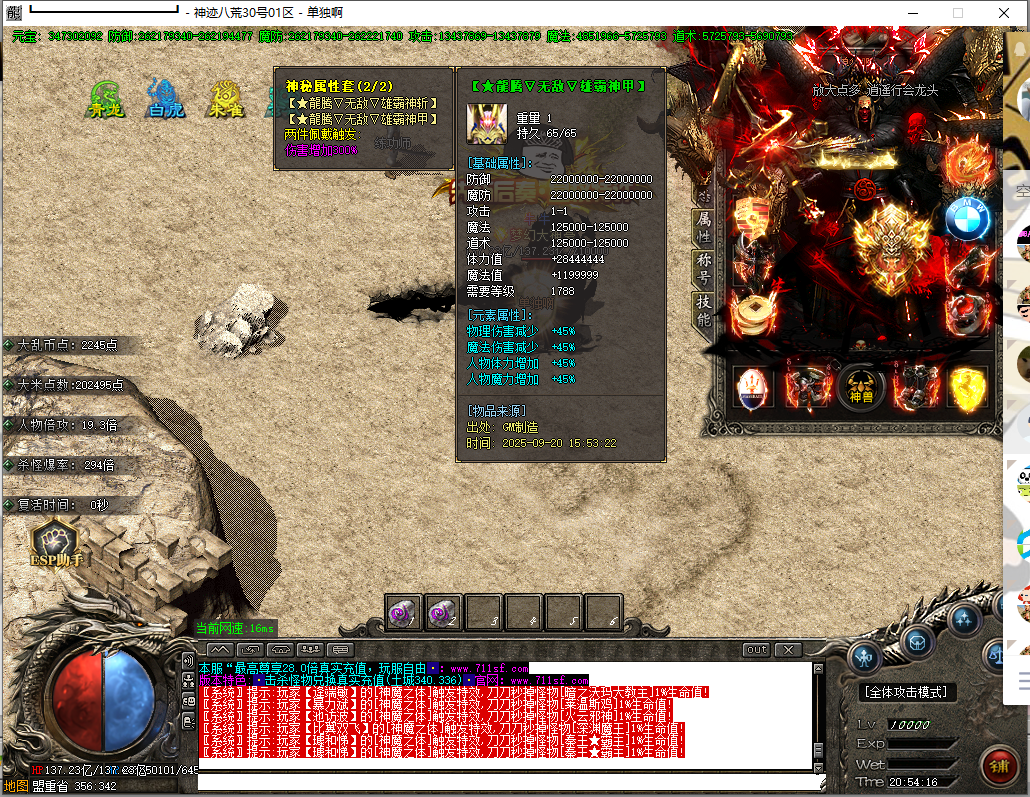Open the ESP助手 assistant
The height and width of the screenshot is (797, 1030).
56,543
